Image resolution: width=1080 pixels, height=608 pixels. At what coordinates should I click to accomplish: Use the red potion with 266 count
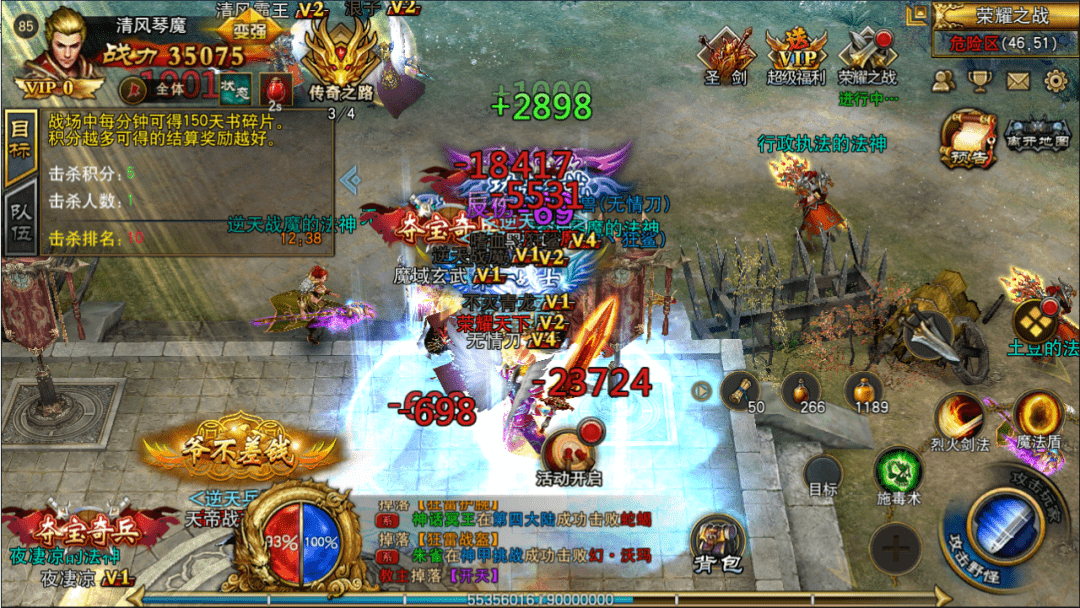point(802,390)
